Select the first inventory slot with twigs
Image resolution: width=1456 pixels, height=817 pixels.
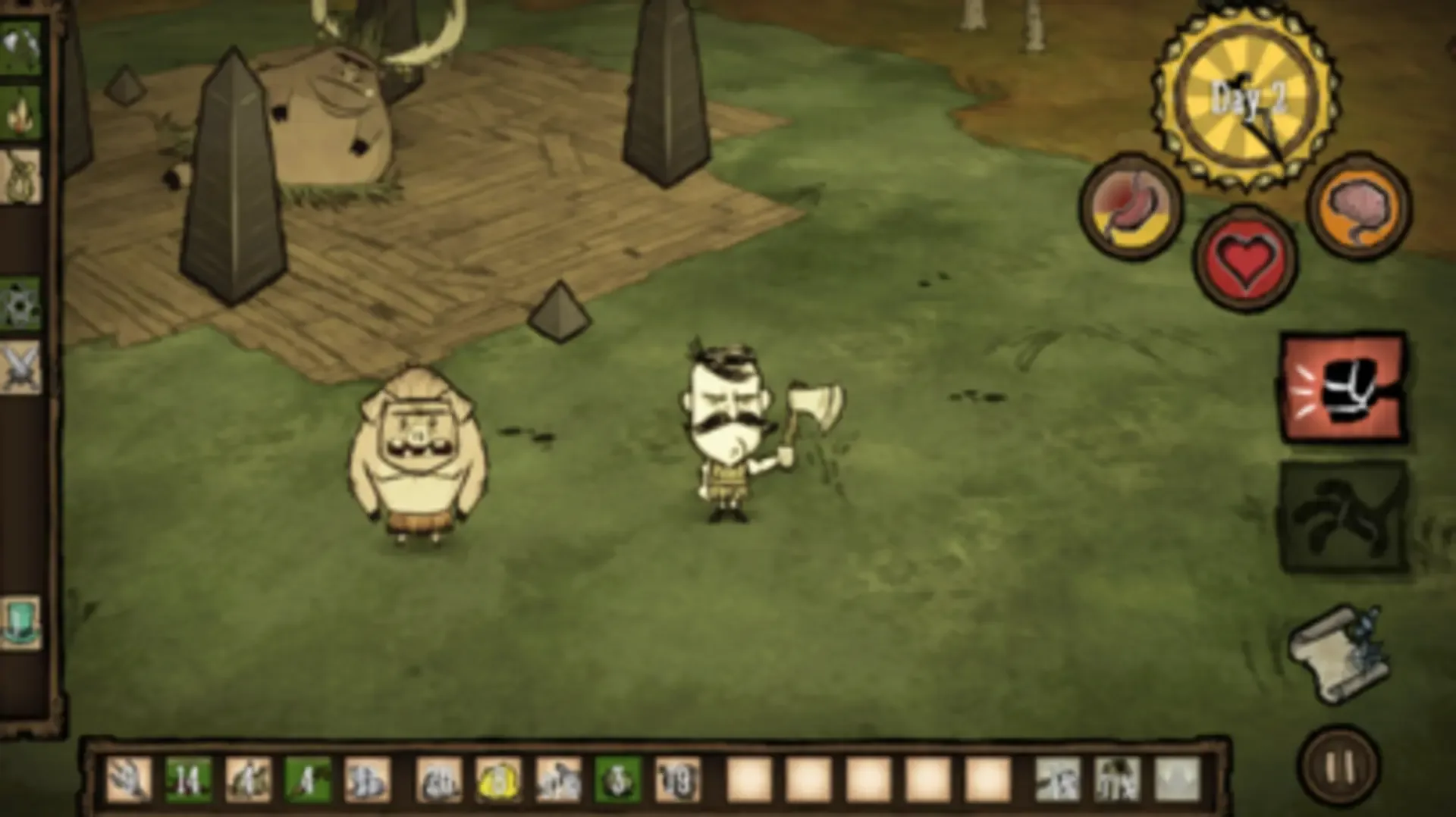coord(129,781)
